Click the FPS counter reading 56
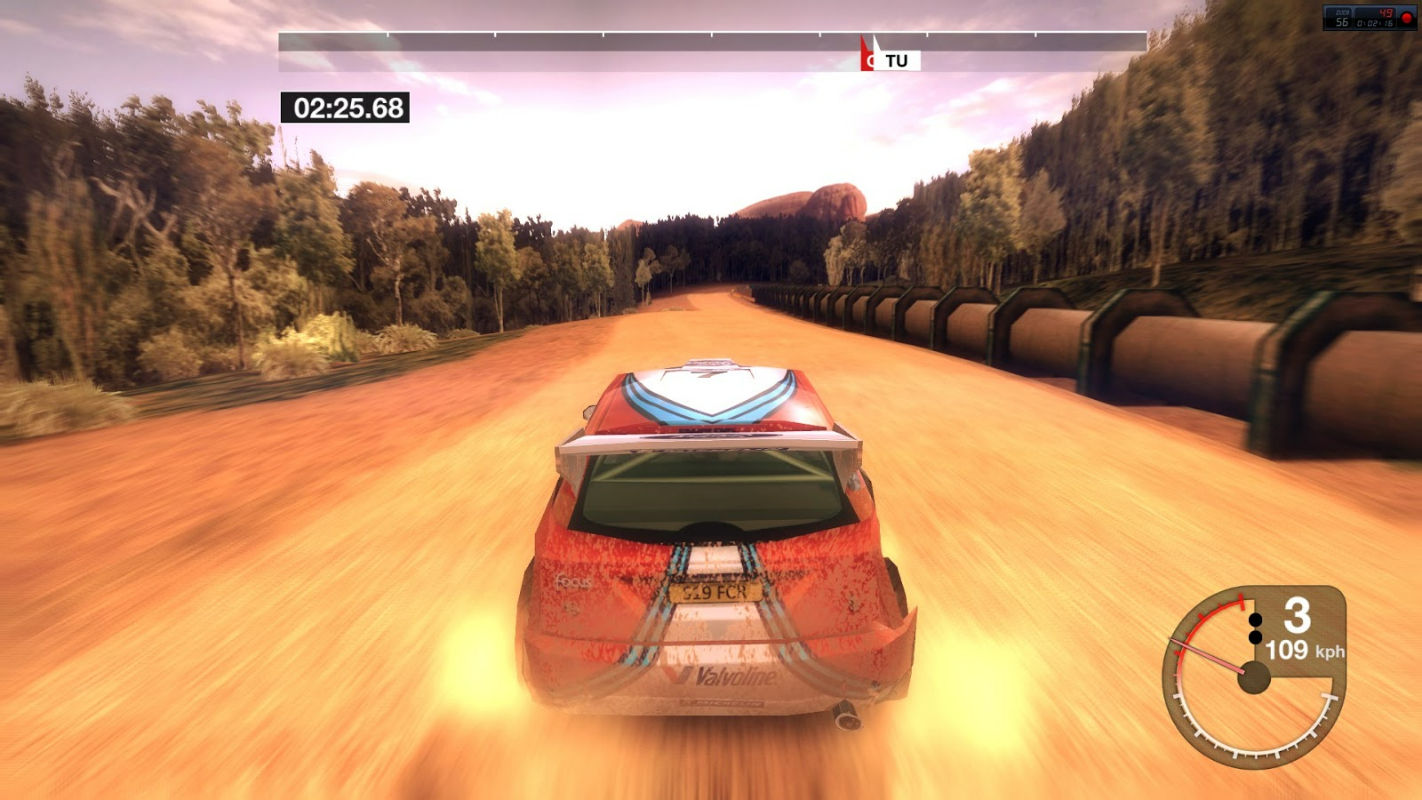The width and height of the screenshot is (1422, 800). tap(1340, 20)
